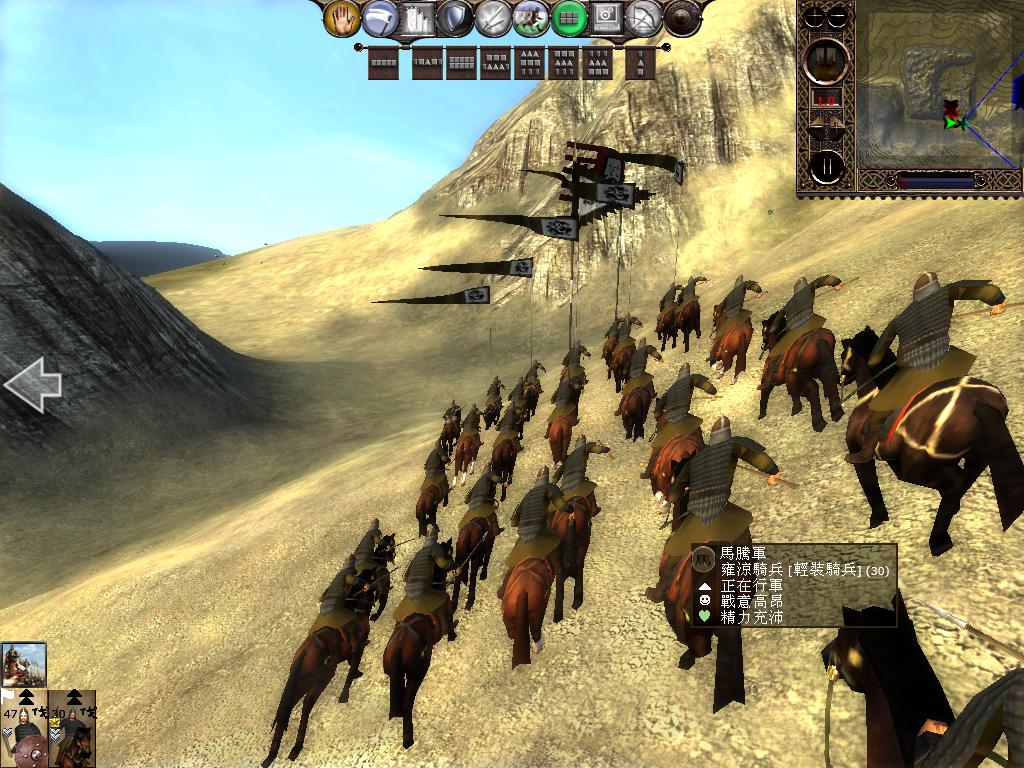Click the minimap terrain view
This screenshot has width=1024, height=768.
(935, 92)
